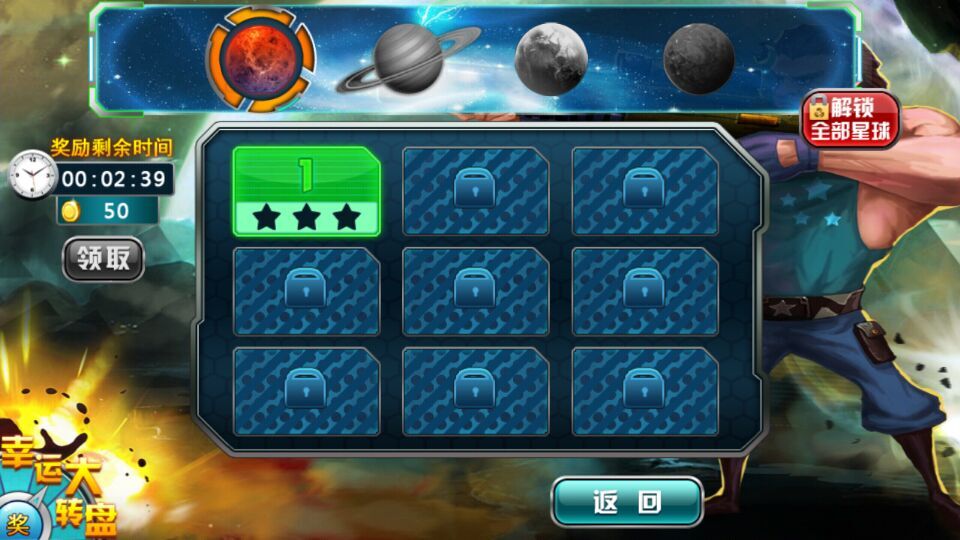Screen dimensions: 960x540
Task: Go back using the 返回 button
Action: tap(627, 502)
